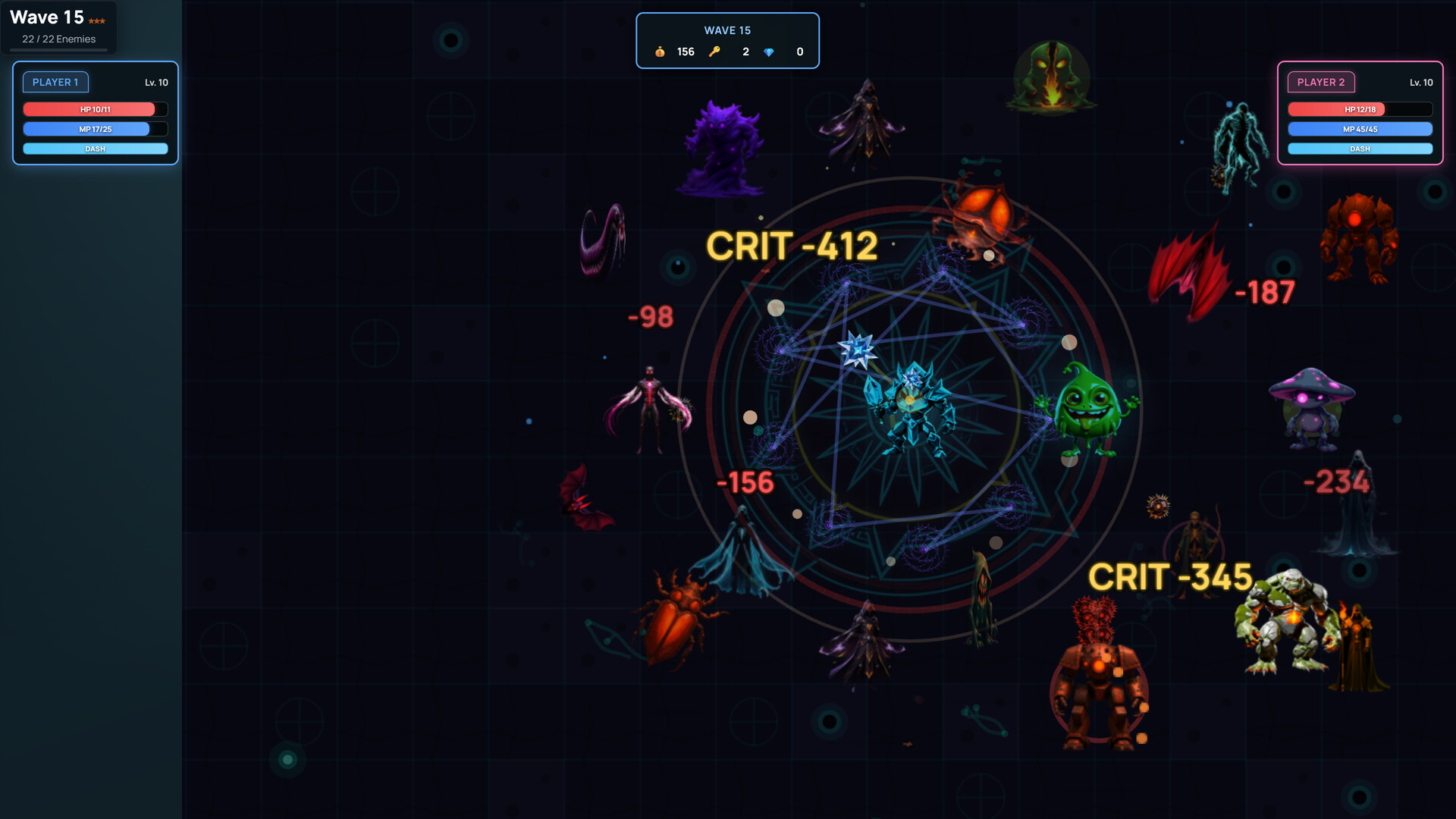The width and height of the screenshot is (1456, 819).
Task: Switch to the PLAYER 2 tab
Action: click(x=1322, y=82)
